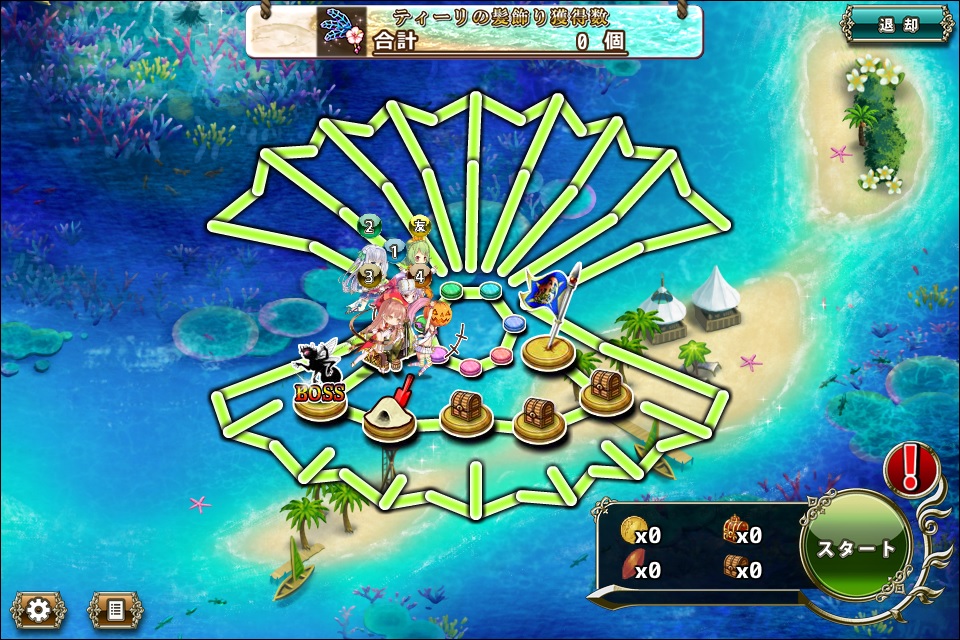Click the 退却 retreat button
Screen dimensions: 960x640
897,25
